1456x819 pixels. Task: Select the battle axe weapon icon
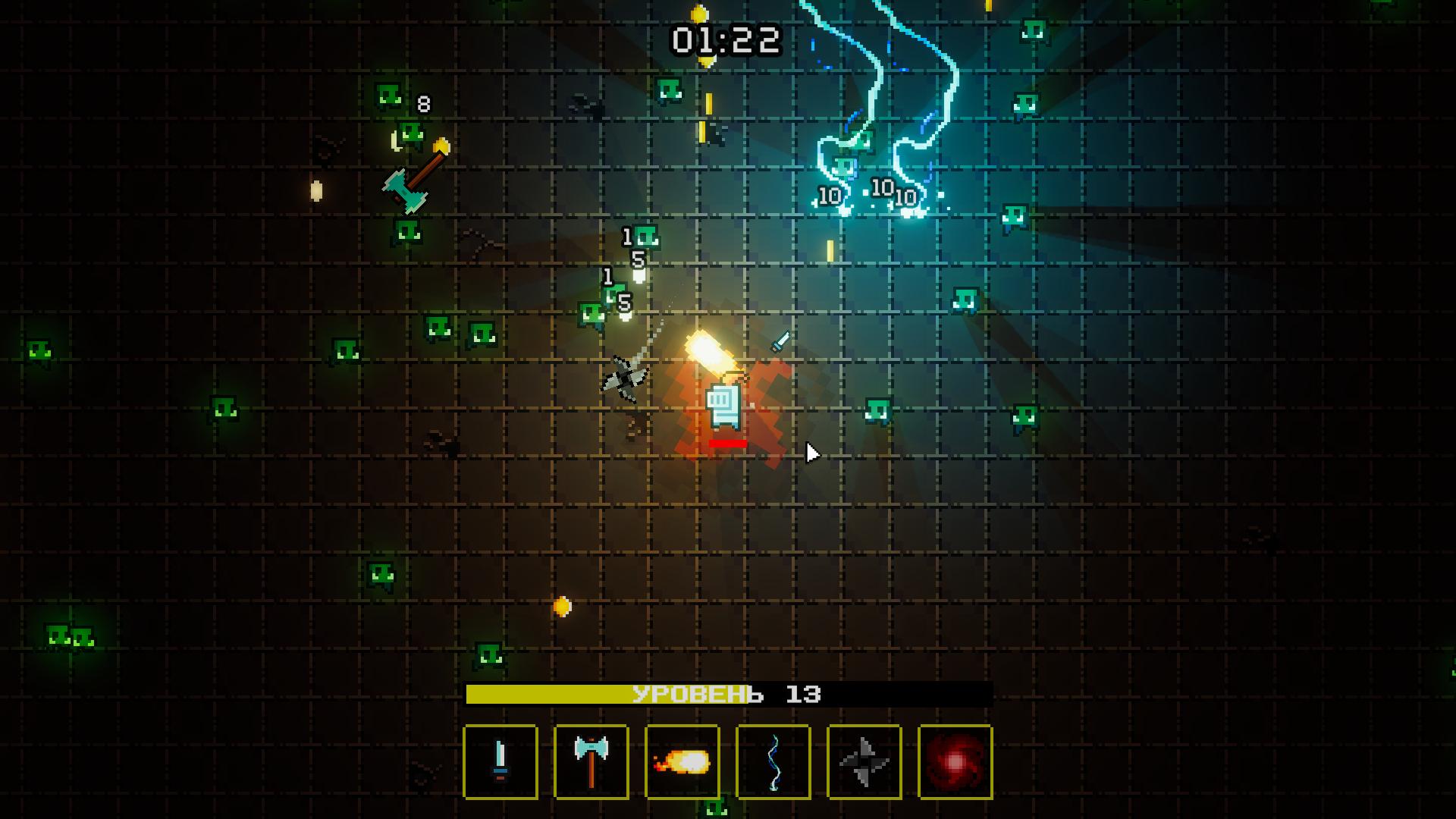pyautogui.click(x=591, y=761)
